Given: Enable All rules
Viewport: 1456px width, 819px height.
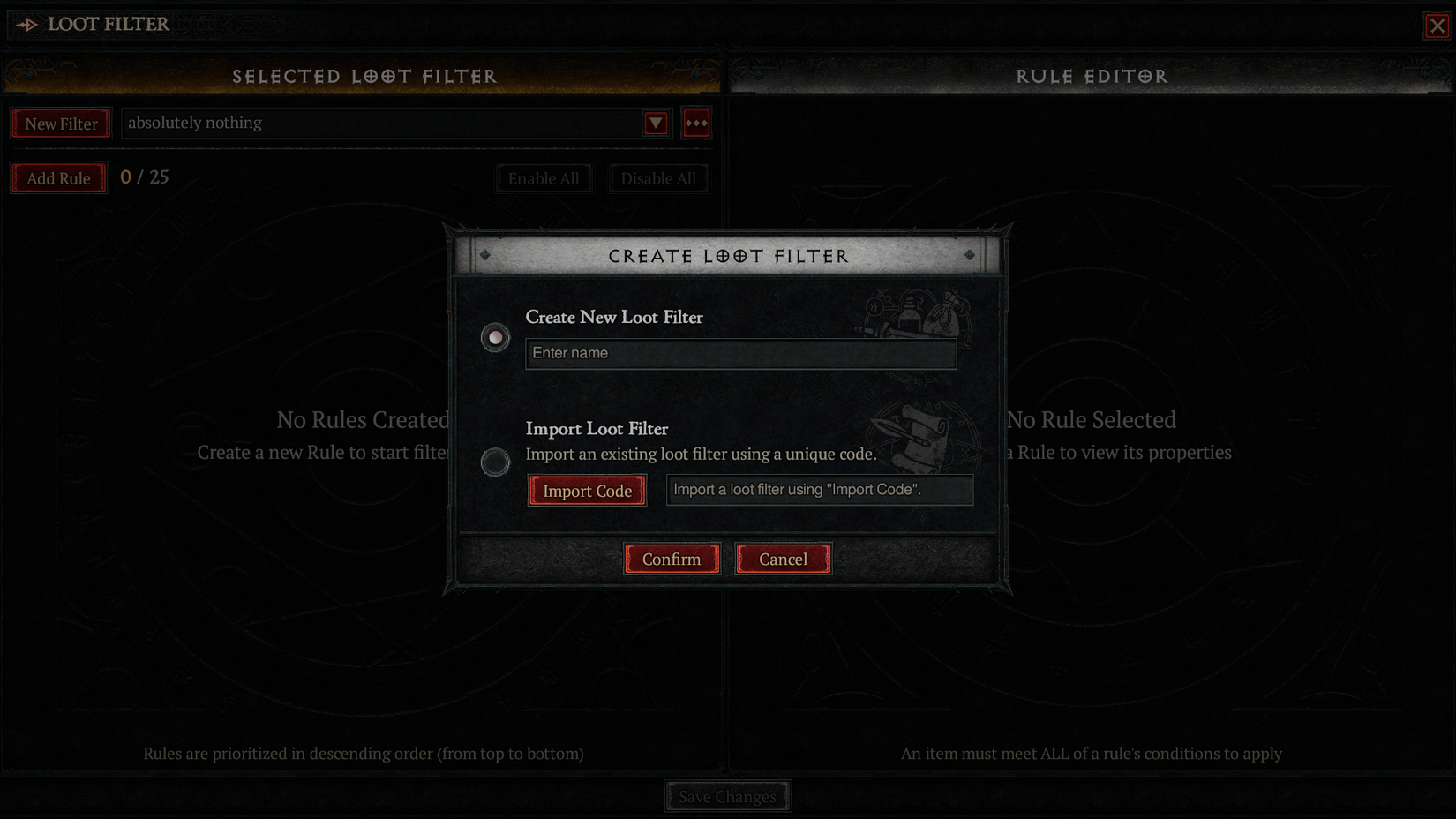Looking at the screenshot, I should pos(544,177).
